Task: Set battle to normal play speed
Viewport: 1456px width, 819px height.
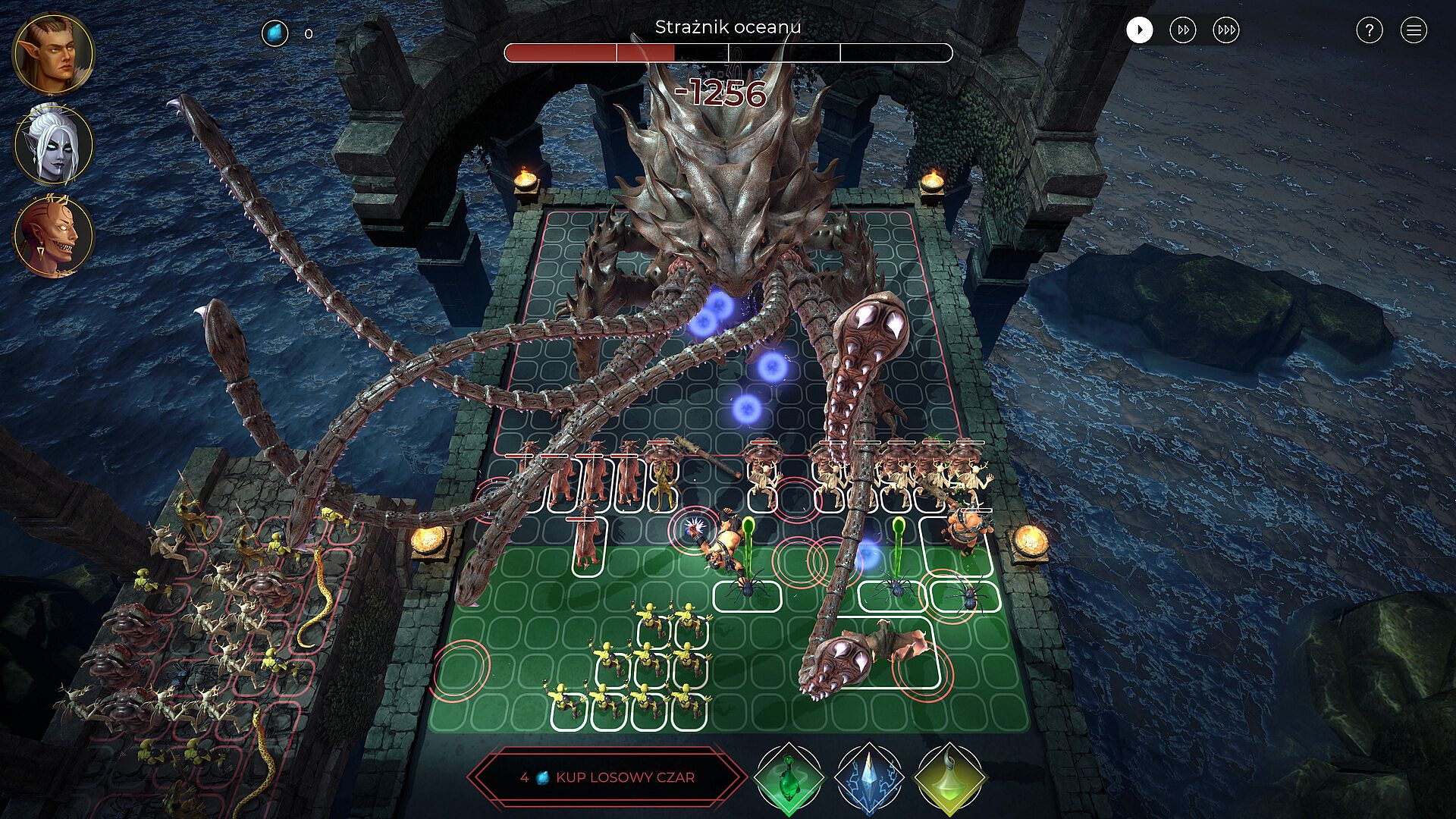Action: click(x=1139, y=30)
